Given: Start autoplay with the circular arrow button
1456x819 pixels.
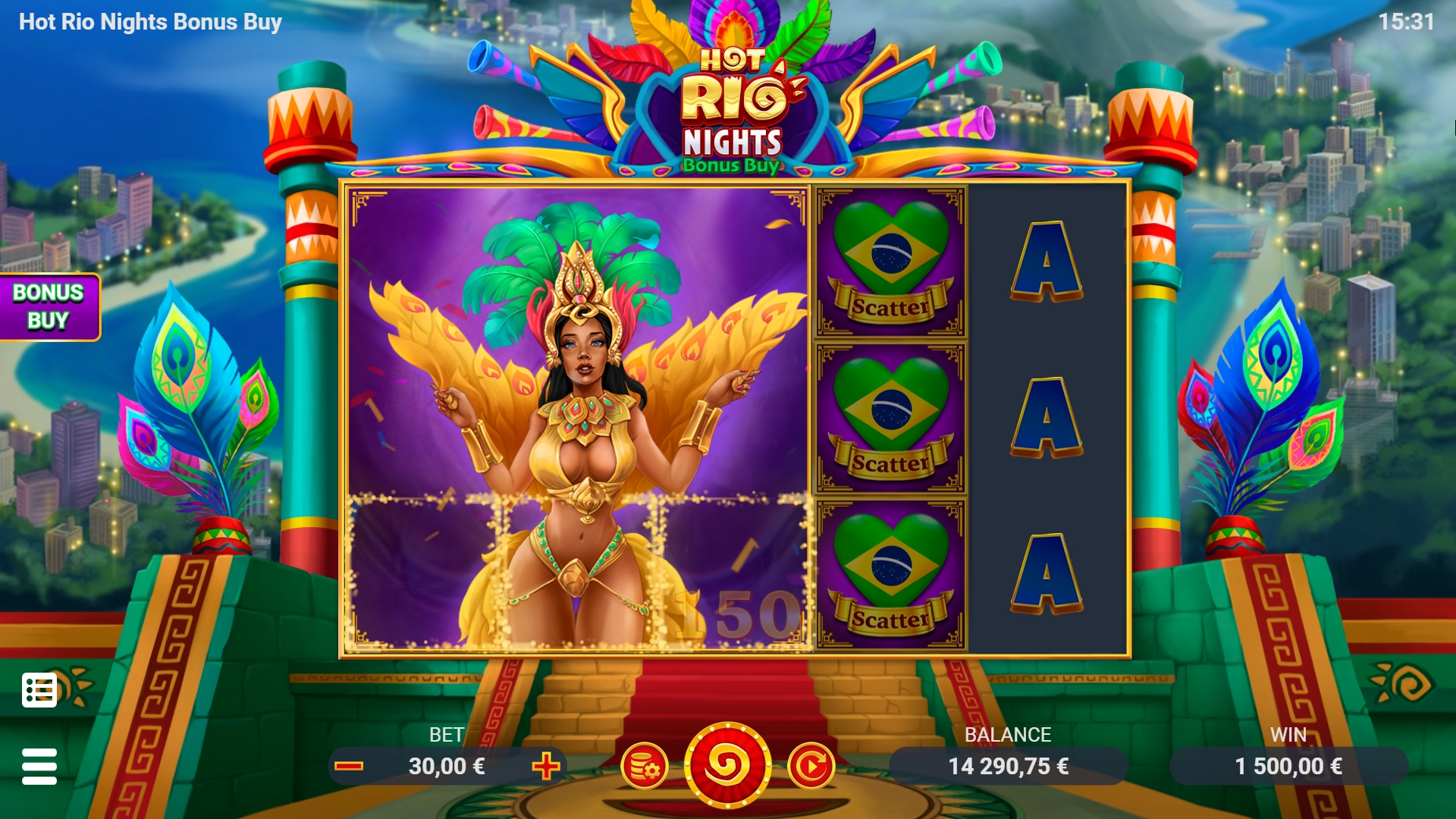Looking at the screenshot, I should [811, 766].
